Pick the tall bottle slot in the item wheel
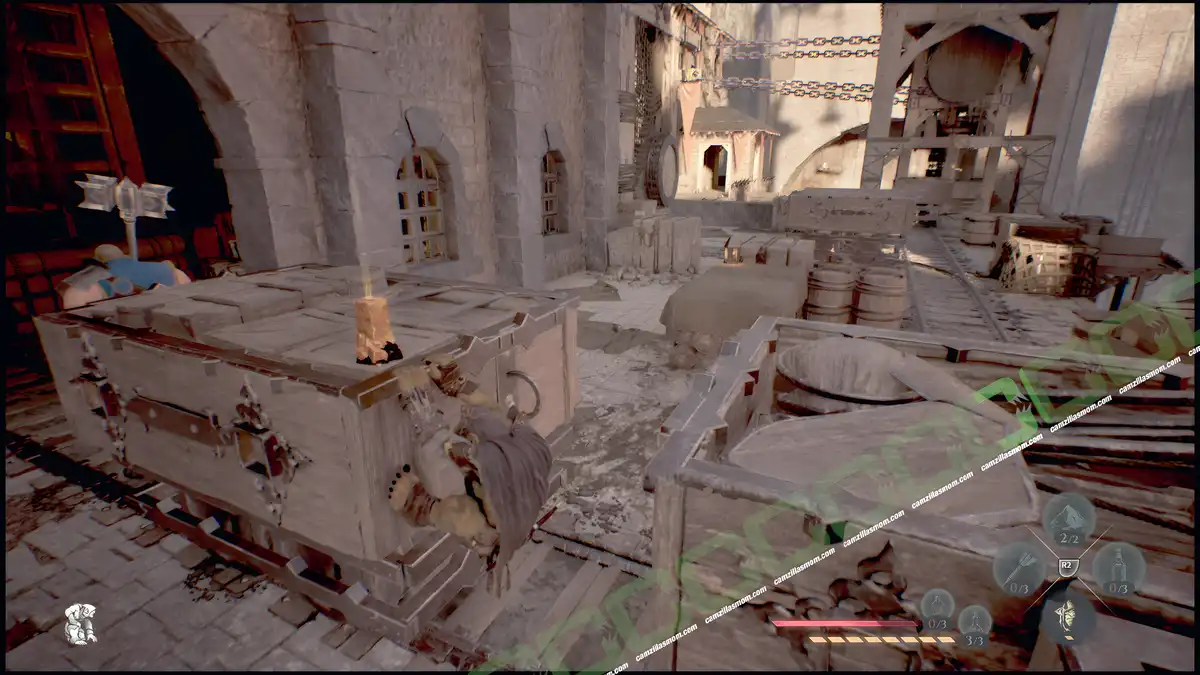 click(x=1118, y=568)
